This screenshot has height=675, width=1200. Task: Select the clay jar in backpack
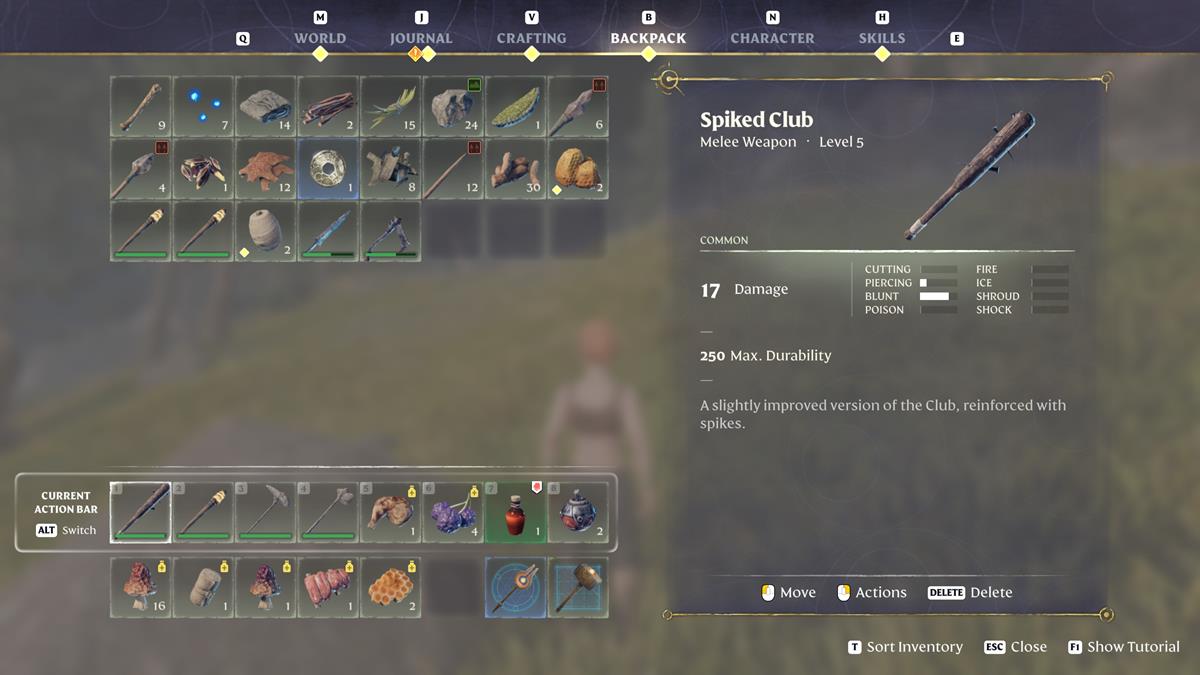coord(265,232)
